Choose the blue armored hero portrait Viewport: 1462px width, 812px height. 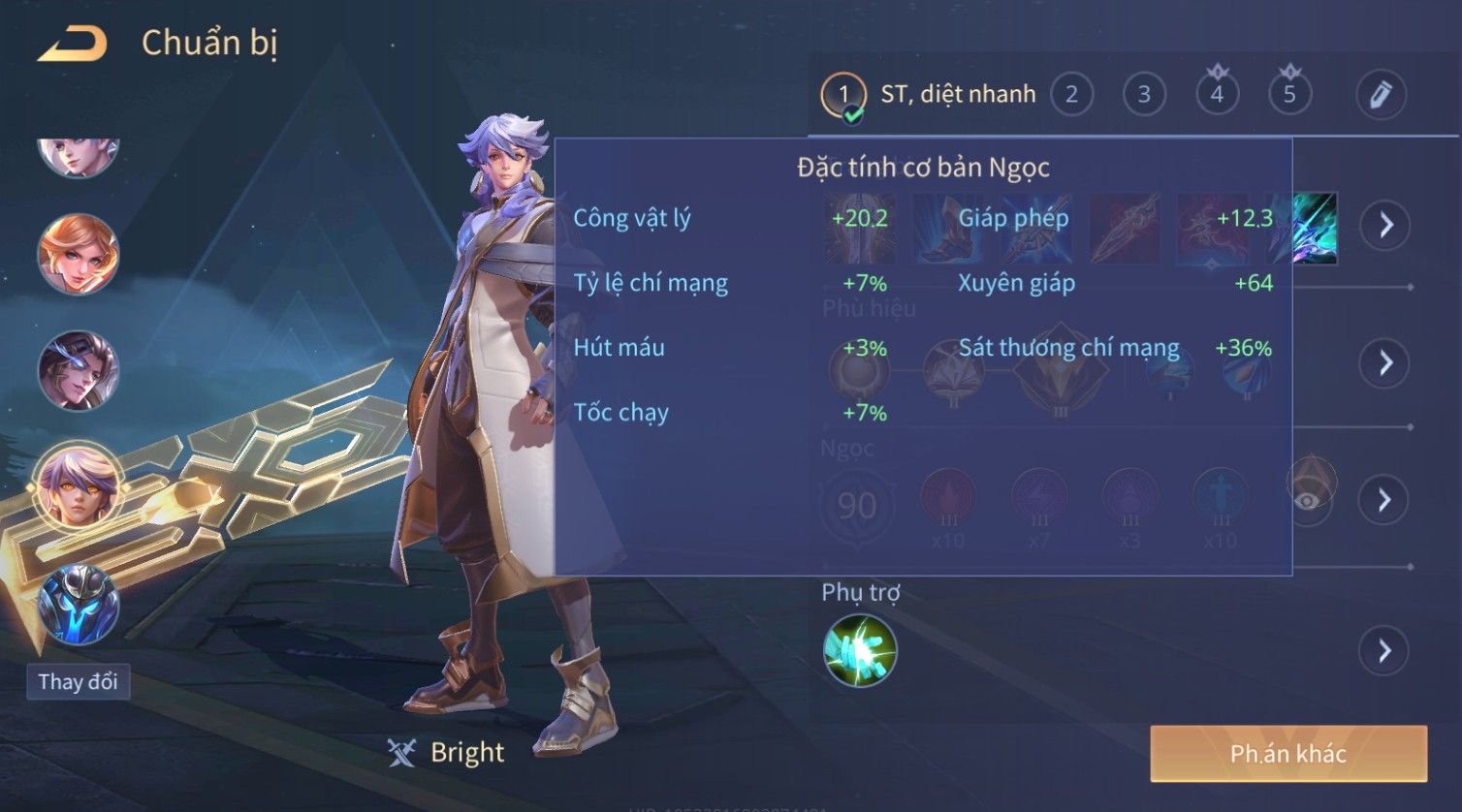(x=78, y=606)
